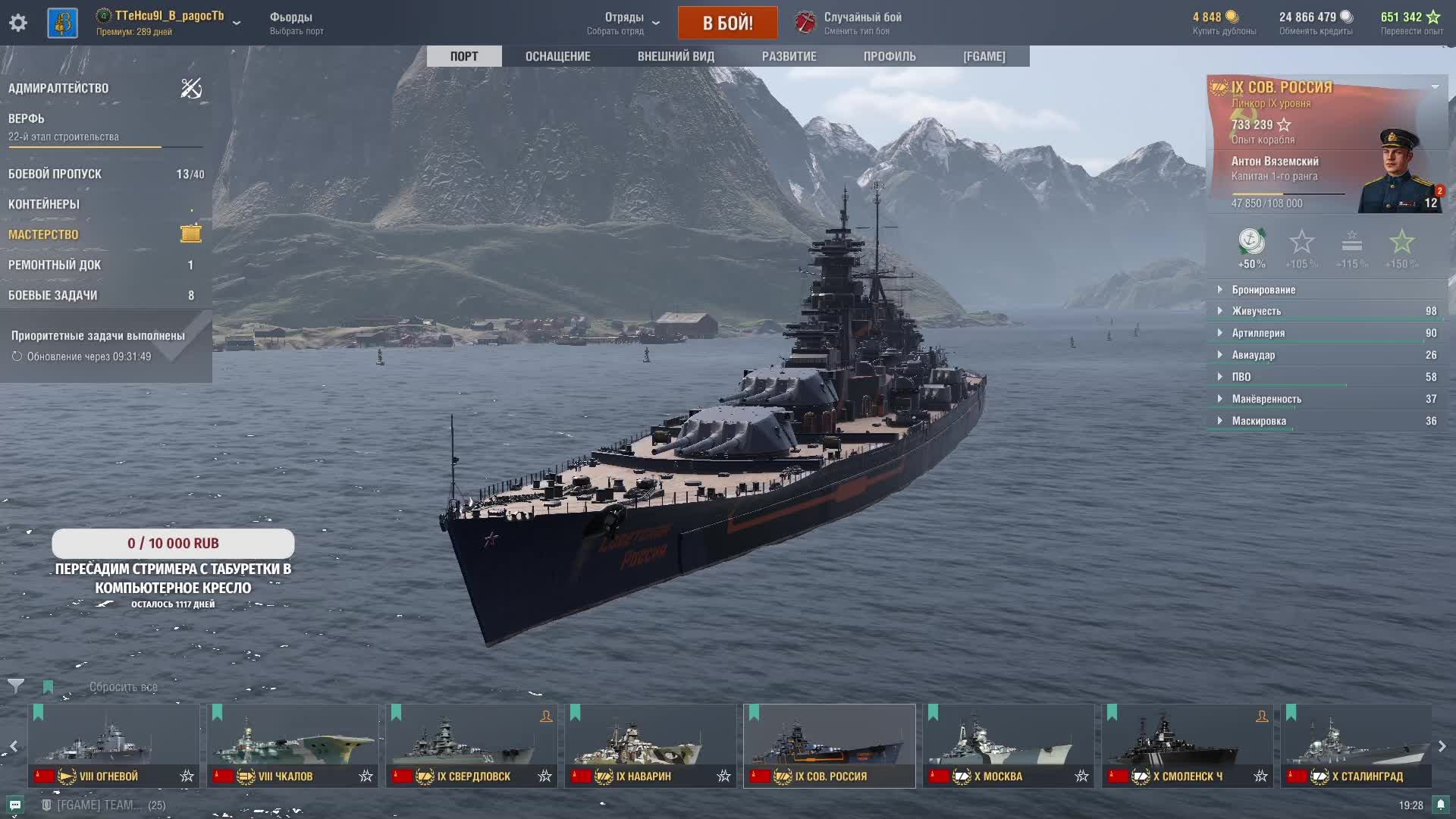Start battle with the В БОЙ! button

tap(727, 23)
